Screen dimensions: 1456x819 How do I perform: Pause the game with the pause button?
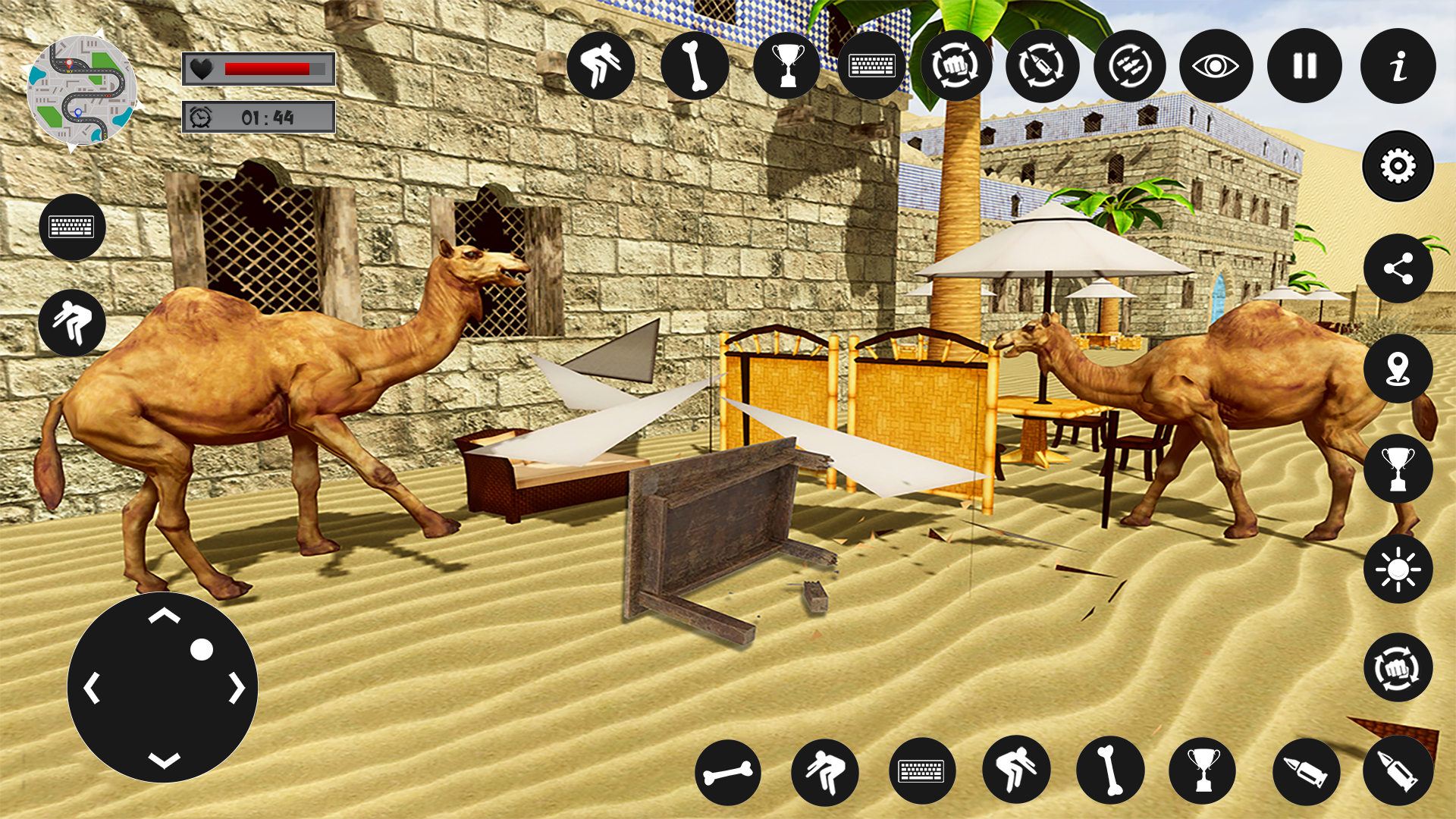pos(1304,66)
